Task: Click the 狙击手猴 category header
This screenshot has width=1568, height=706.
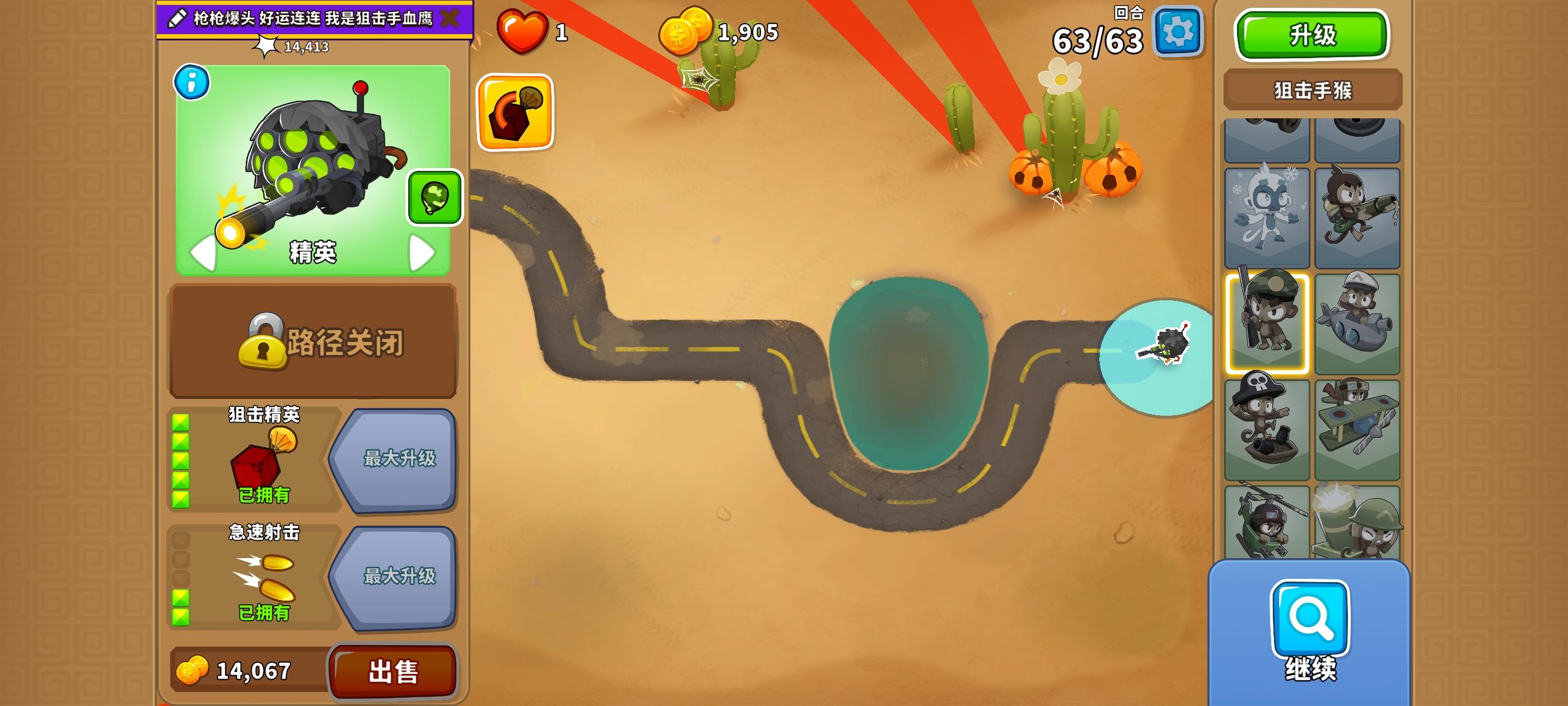Action: [x=1312, y=89]
